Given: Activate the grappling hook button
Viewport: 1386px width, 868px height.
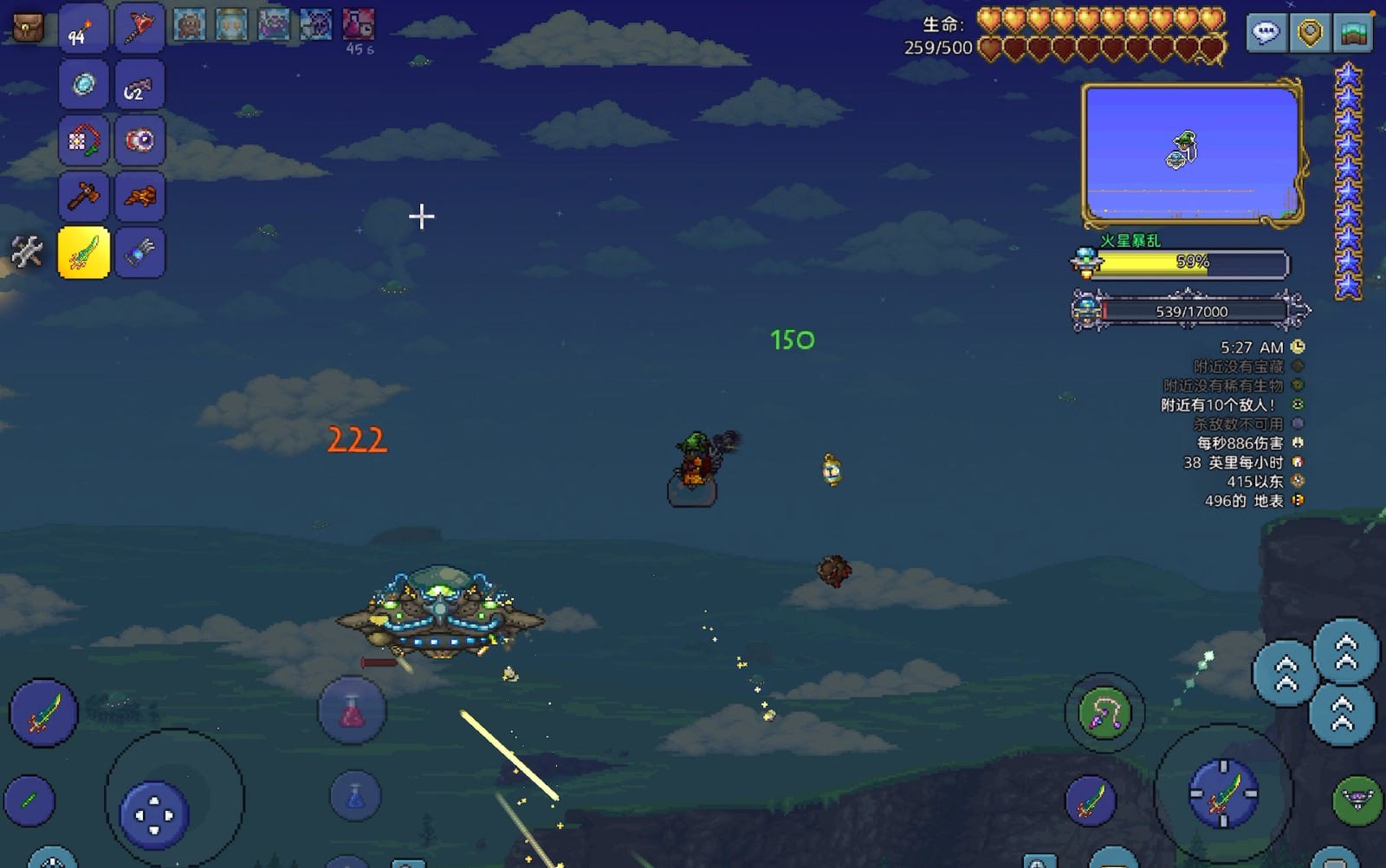Looking at the screenshot, I should (x=1104, y=713).
